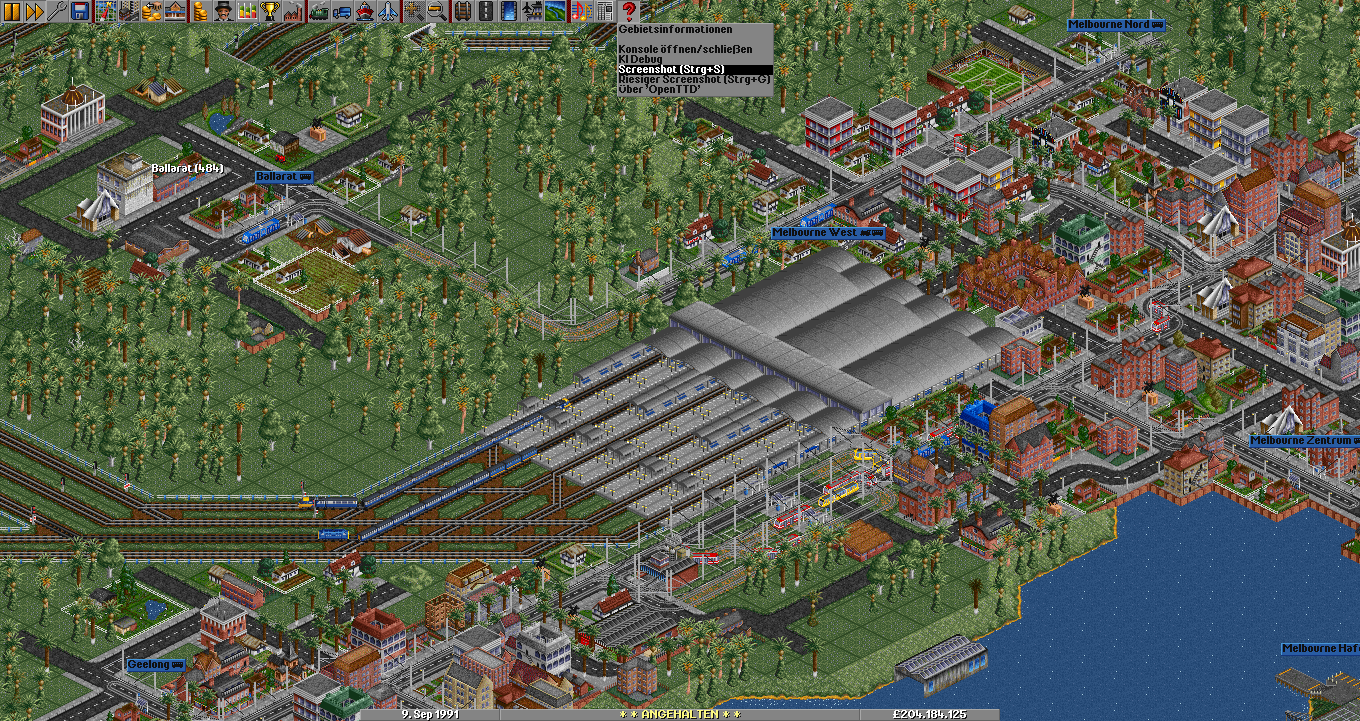Open the company finances coin-stack icon
This screenshot has width=1360, height=721.
199,12
